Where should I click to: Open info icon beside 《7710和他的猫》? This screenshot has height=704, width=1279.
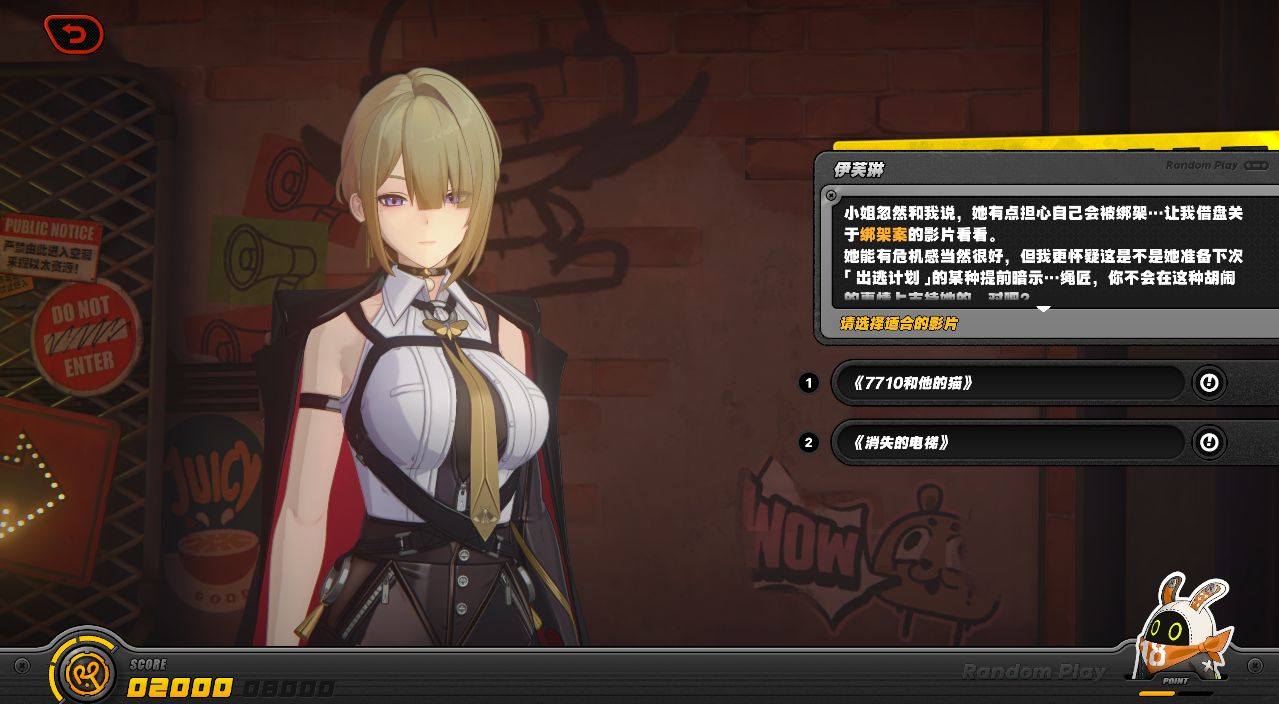(x=1209, y=382)
